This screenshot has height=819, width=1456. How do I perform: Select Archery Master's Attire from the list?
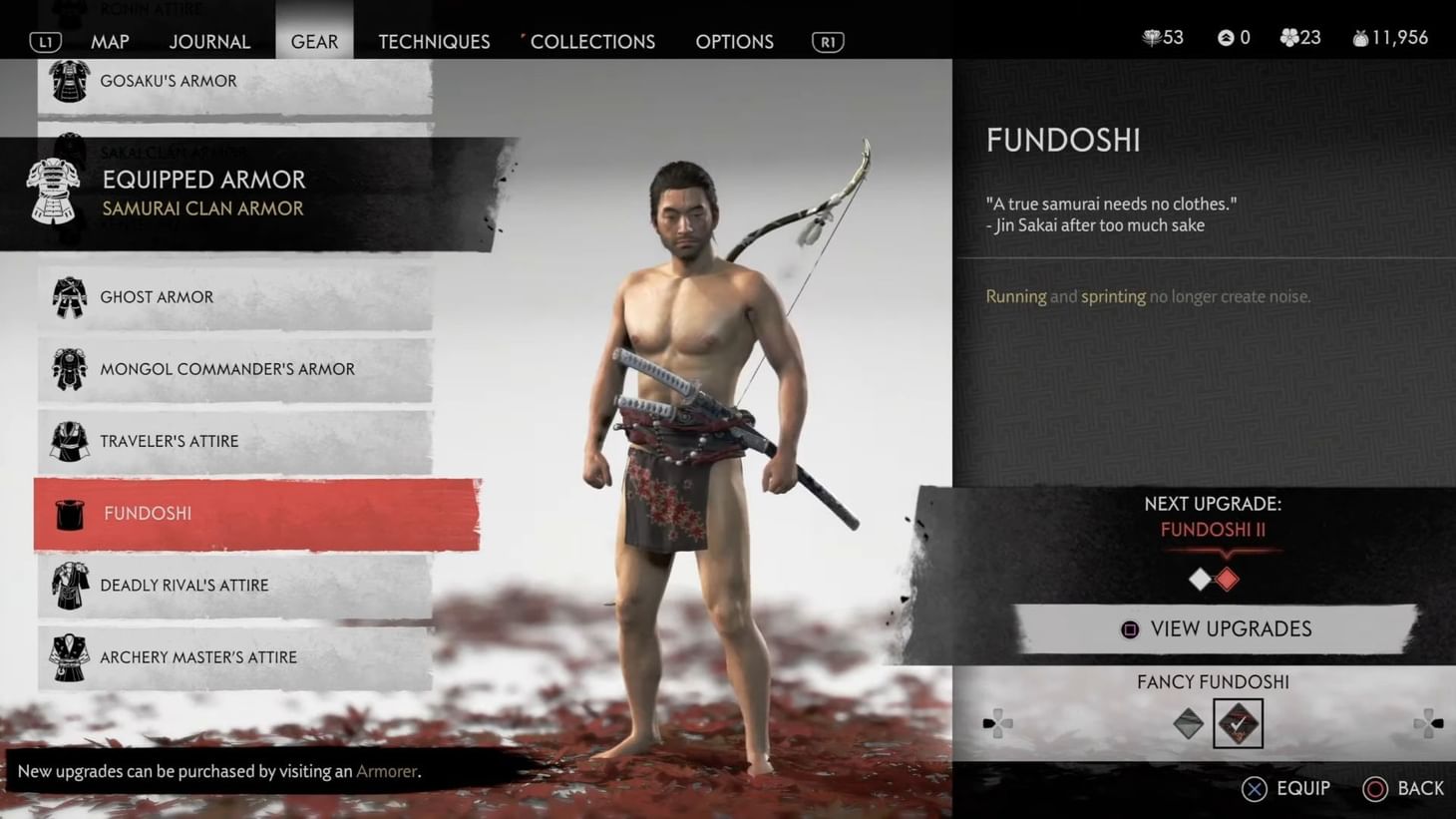pyautogui.click(x=198, y=656)
